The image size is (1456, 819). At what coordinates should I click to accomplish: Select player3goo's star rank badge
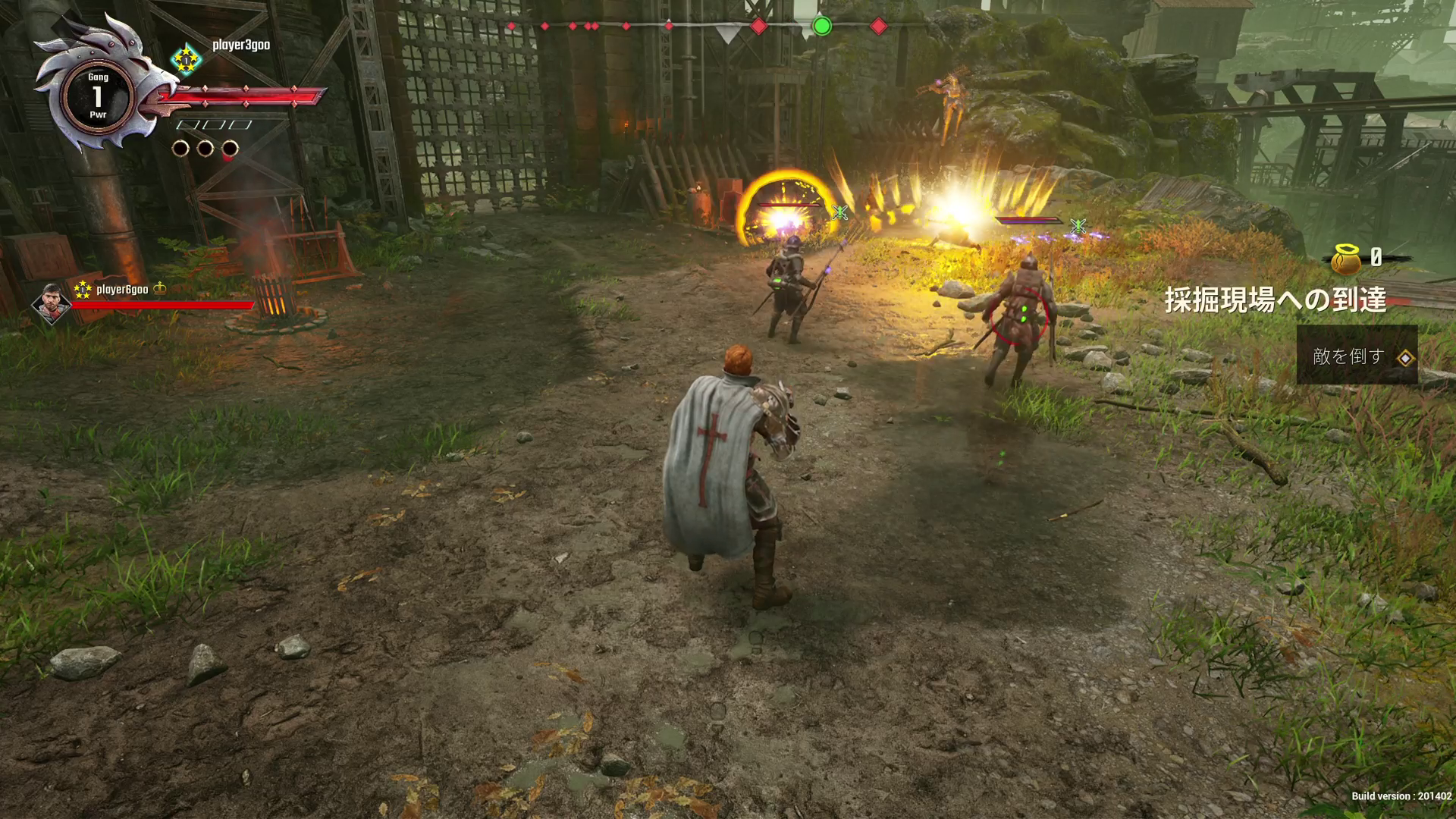[186, 59]
